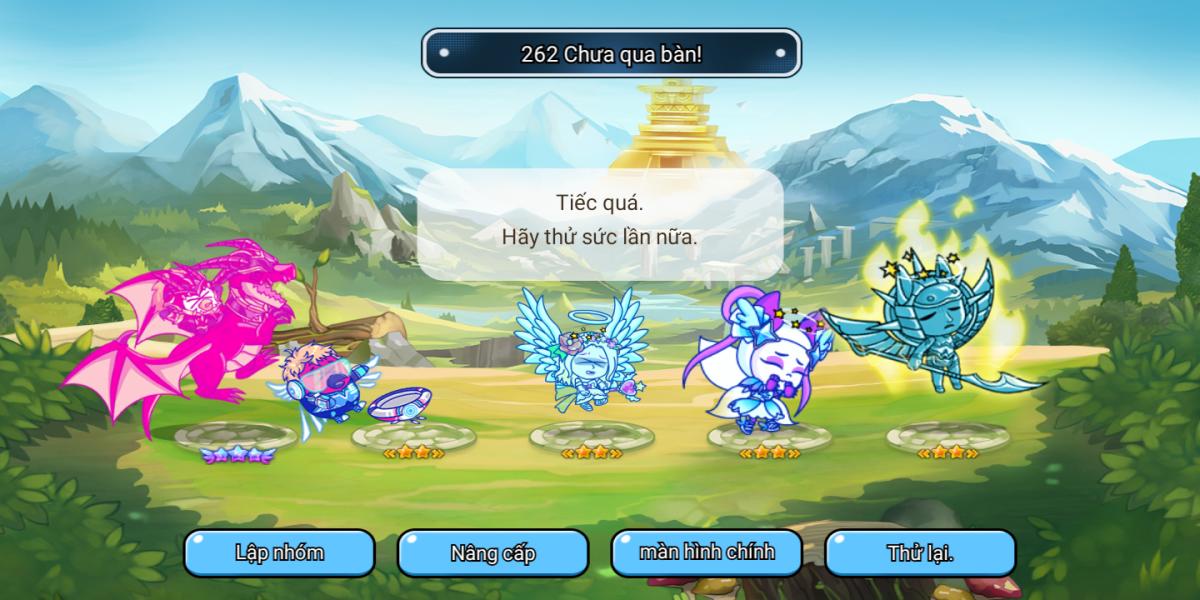The image size is (1200, 600).
Task: Retry the stage with Thử lại
Action: tap(920, 553)
